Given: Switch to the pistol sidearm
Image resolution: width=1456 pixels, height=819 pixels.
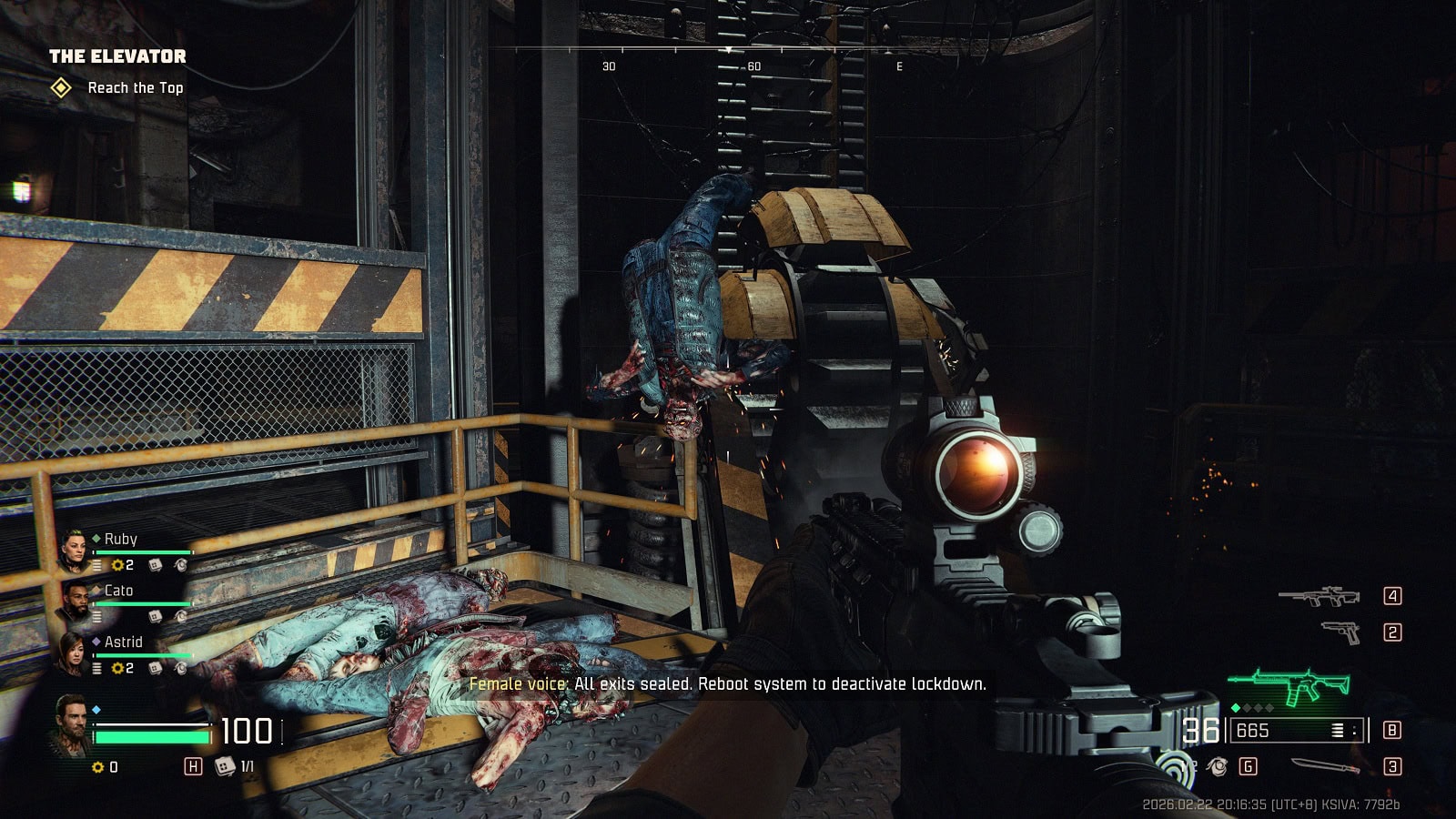Looking at the screenshot, I should click(1340, 632).
